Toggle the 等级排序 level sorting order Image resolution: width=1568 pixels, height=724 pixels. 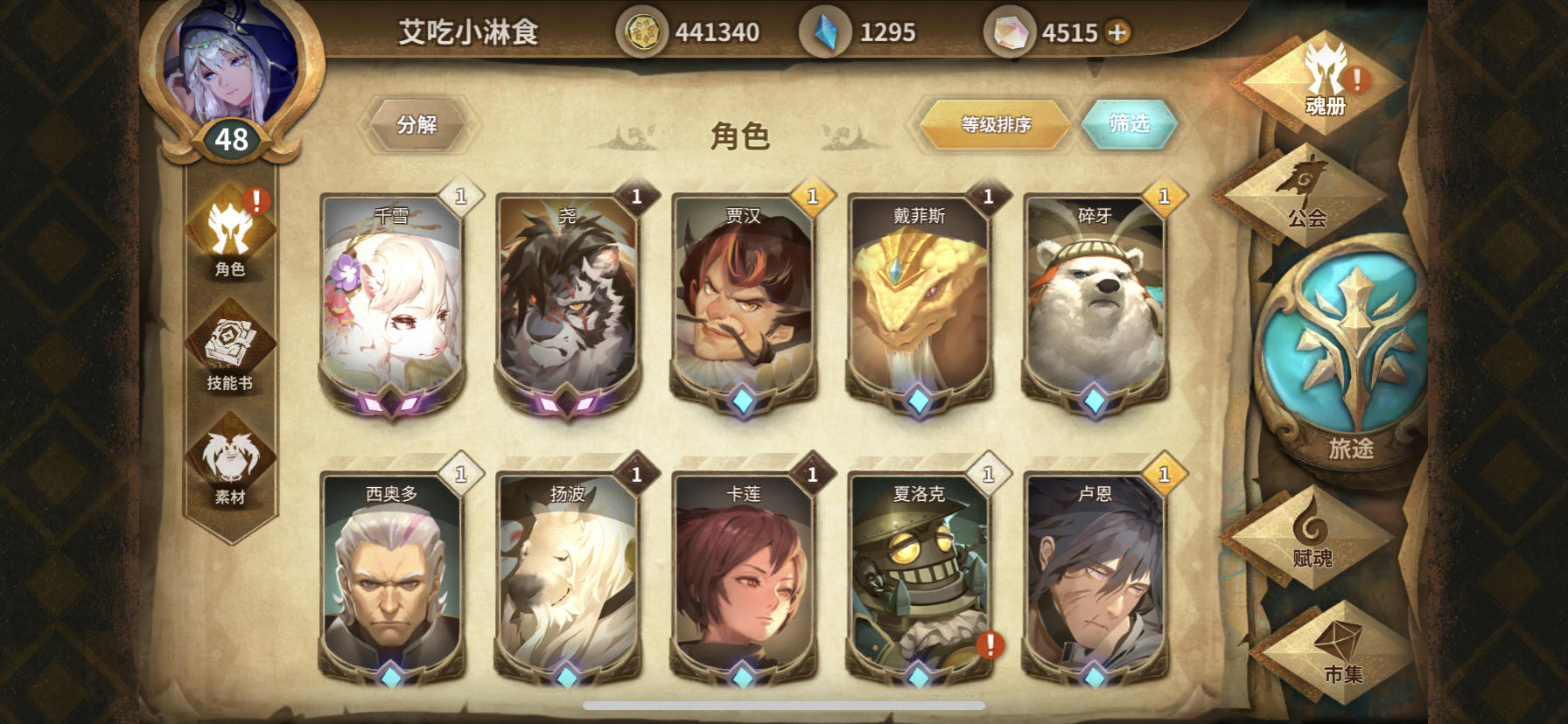pos(993,124)
